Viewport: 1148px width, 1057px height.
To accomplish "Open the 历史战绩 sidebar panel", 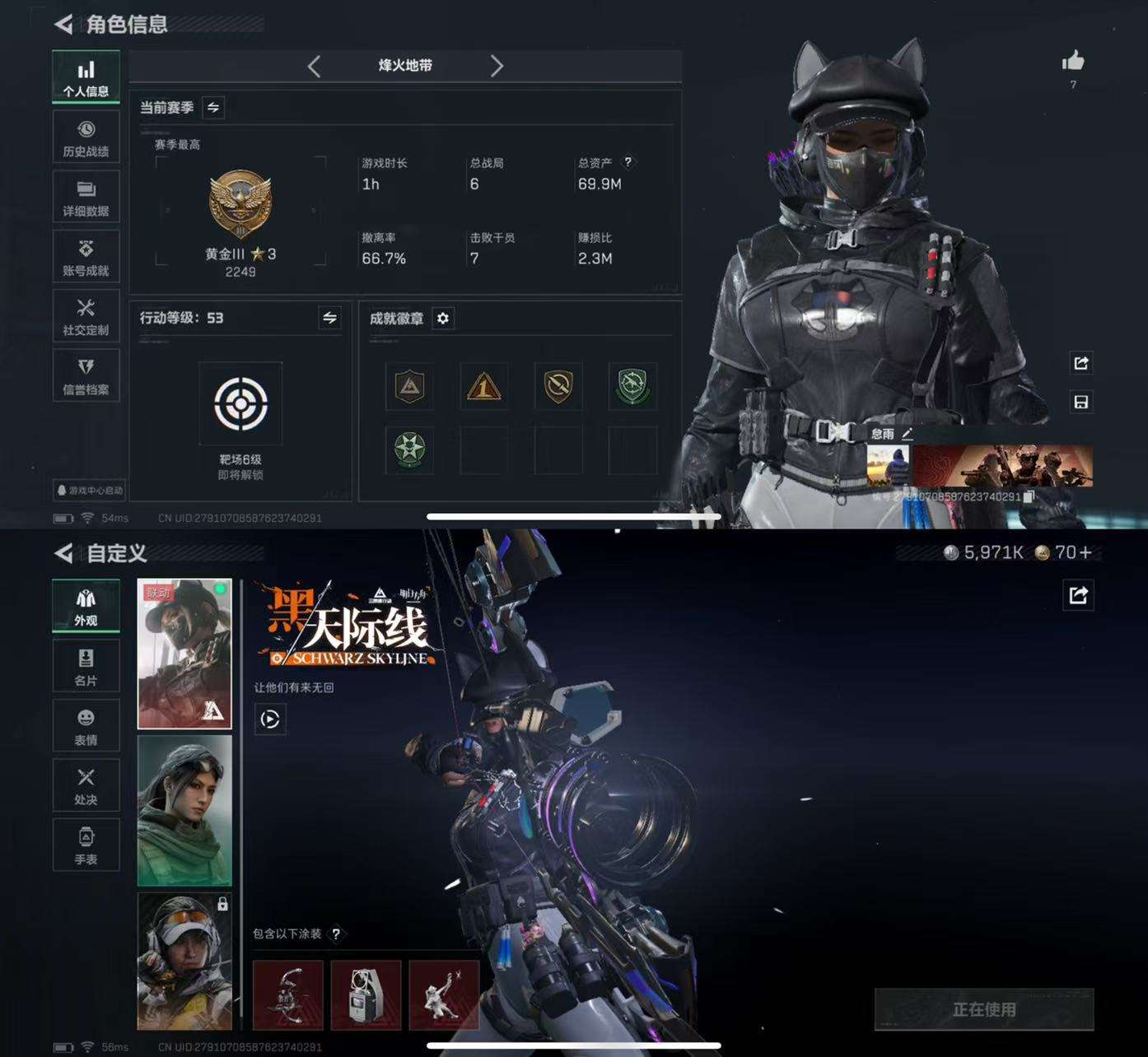I will (86, 137).
